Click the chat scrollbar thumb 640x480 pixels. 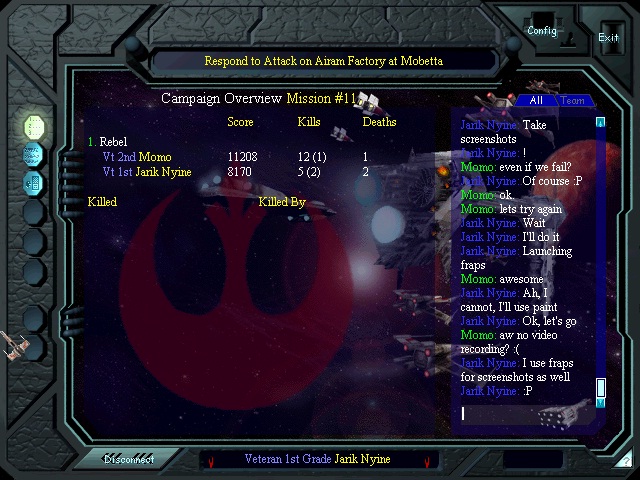click(601, 387)
